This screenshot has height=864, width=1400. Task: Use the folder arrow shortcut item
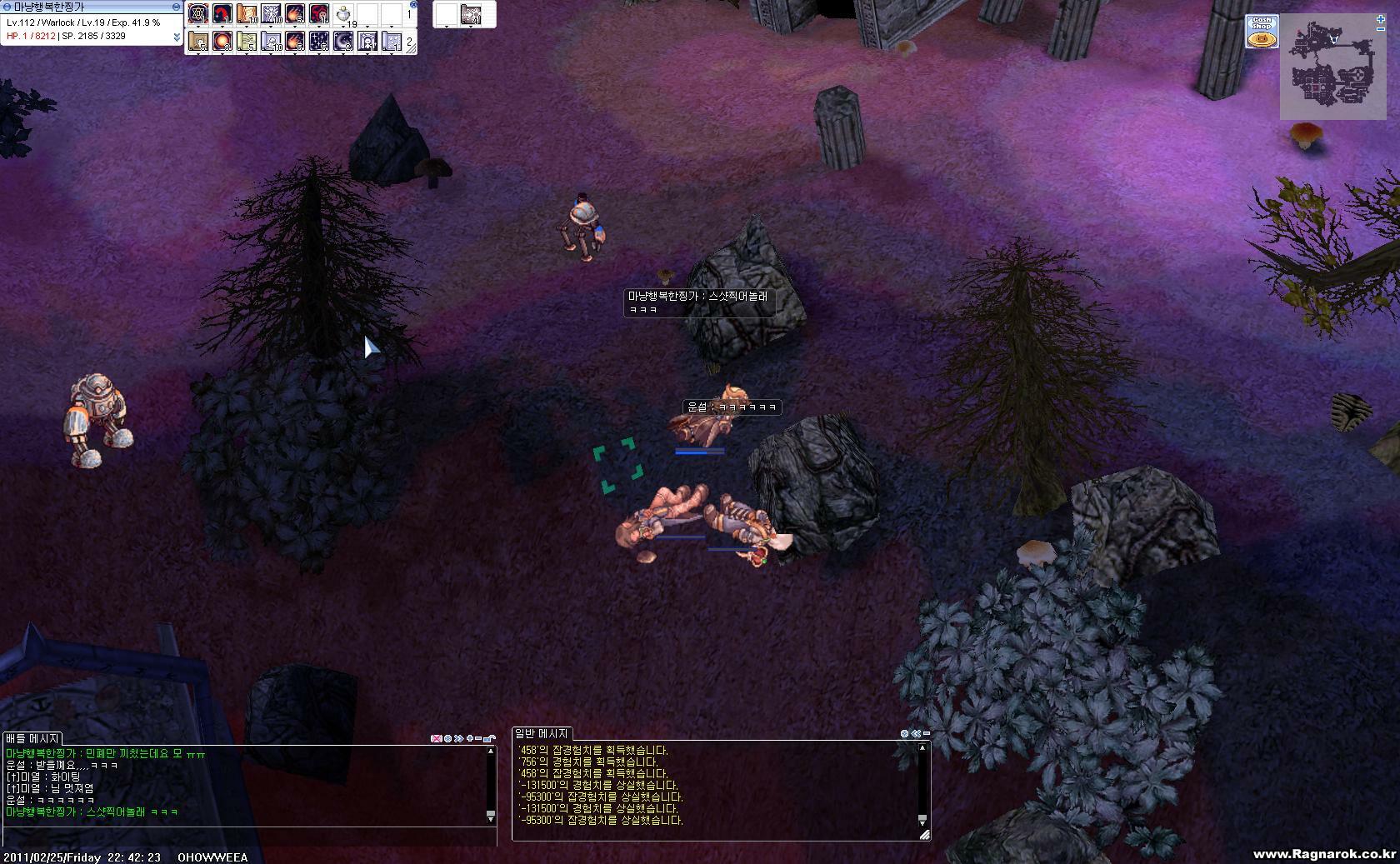point(470,14)
